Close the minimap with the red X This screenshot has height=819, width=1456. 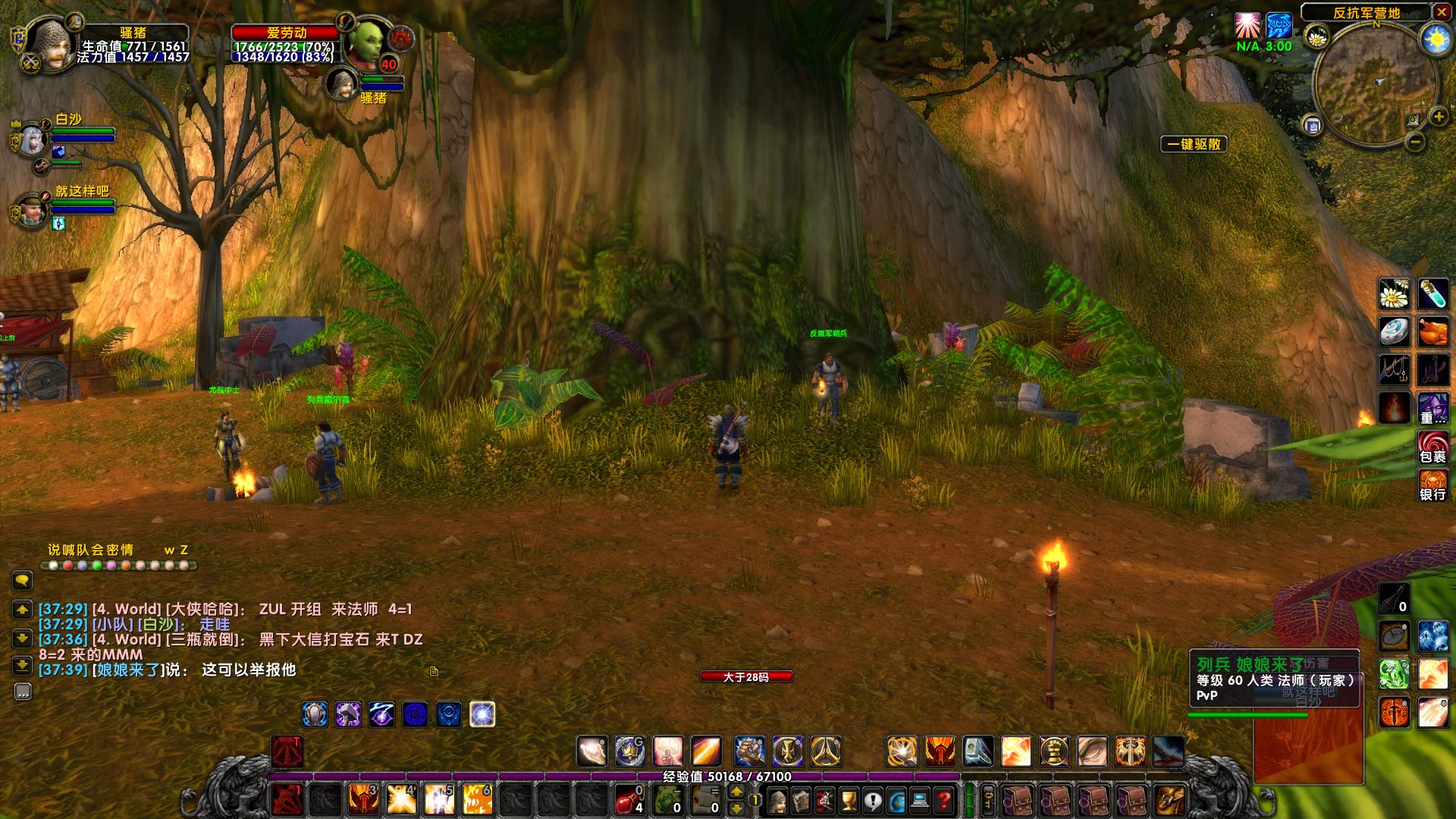1441,12
